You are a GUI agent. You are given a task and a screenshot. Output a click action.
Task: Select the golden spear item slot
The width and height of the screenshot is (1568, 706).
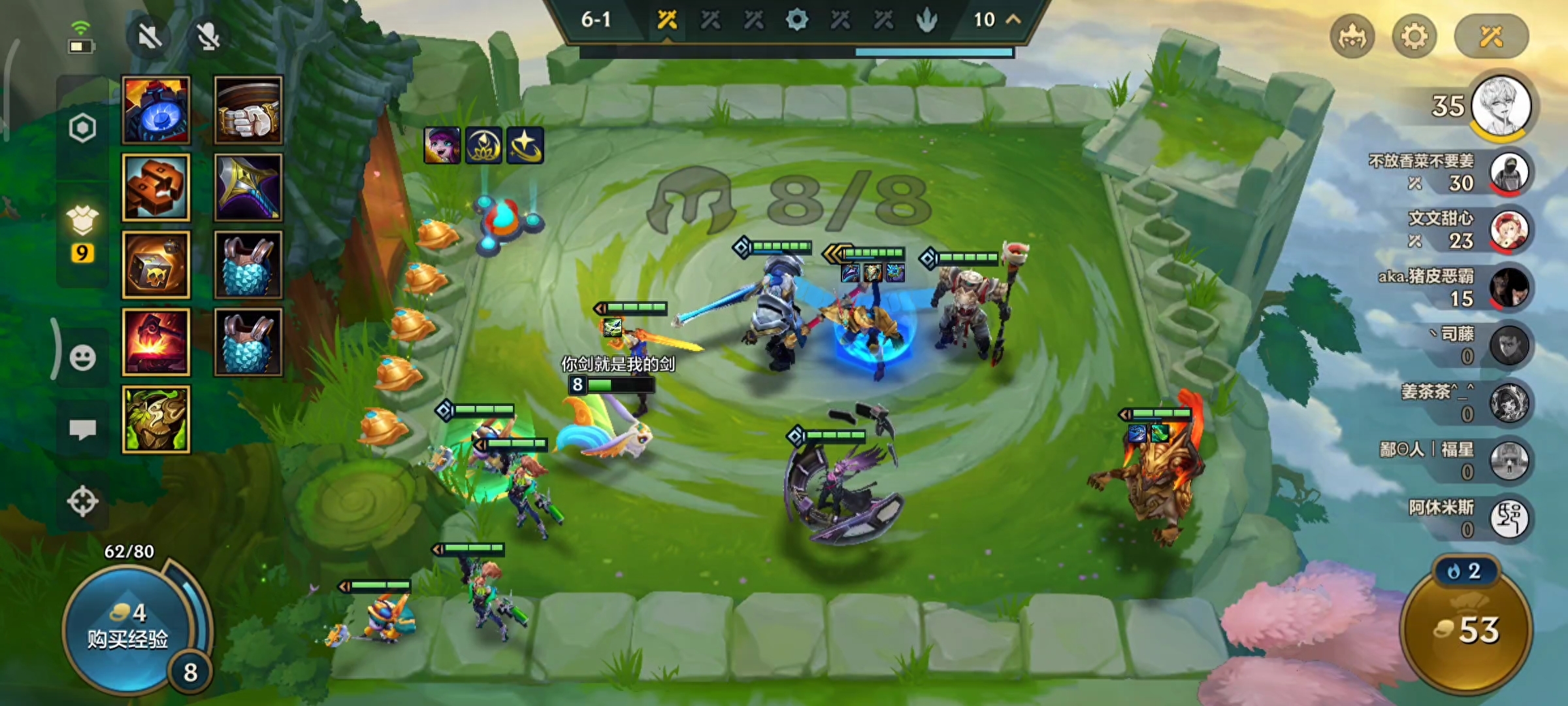pyautogui.click(x=248, y=187)
